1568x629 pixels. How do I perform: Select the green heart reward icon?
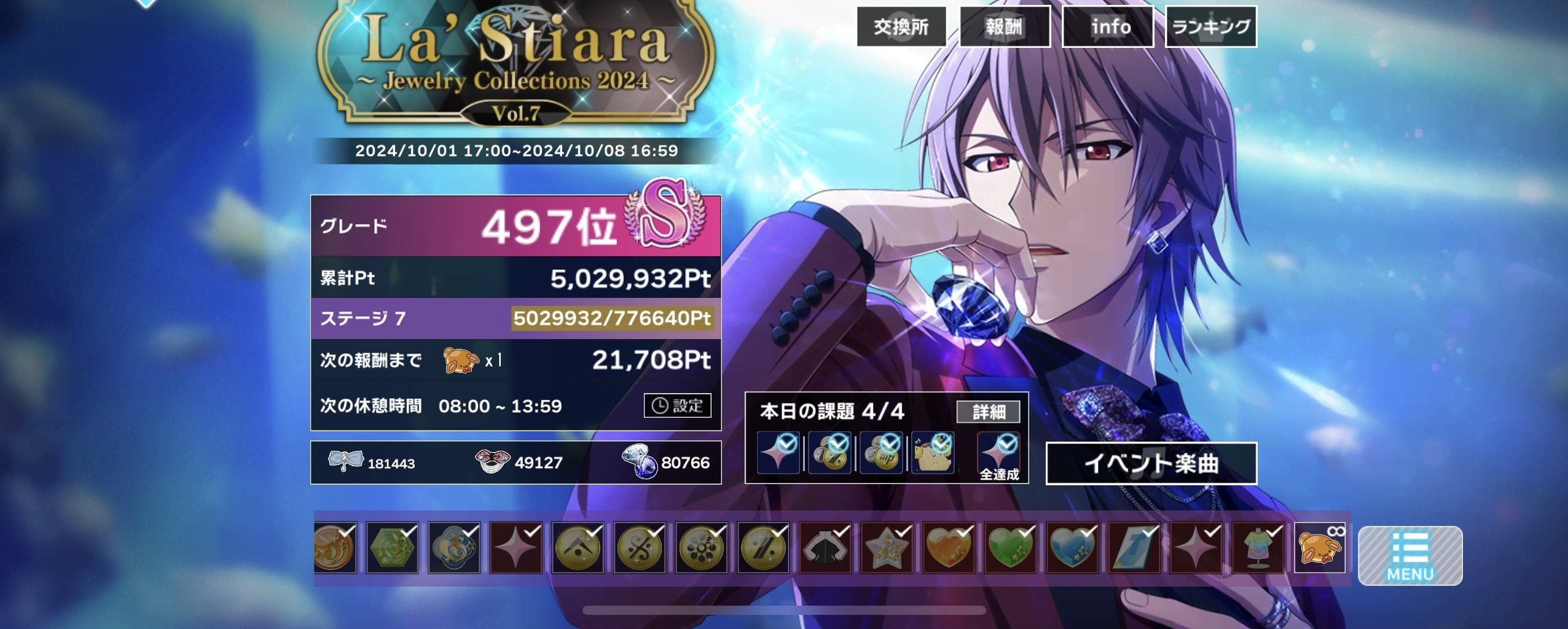point(1011,547)
